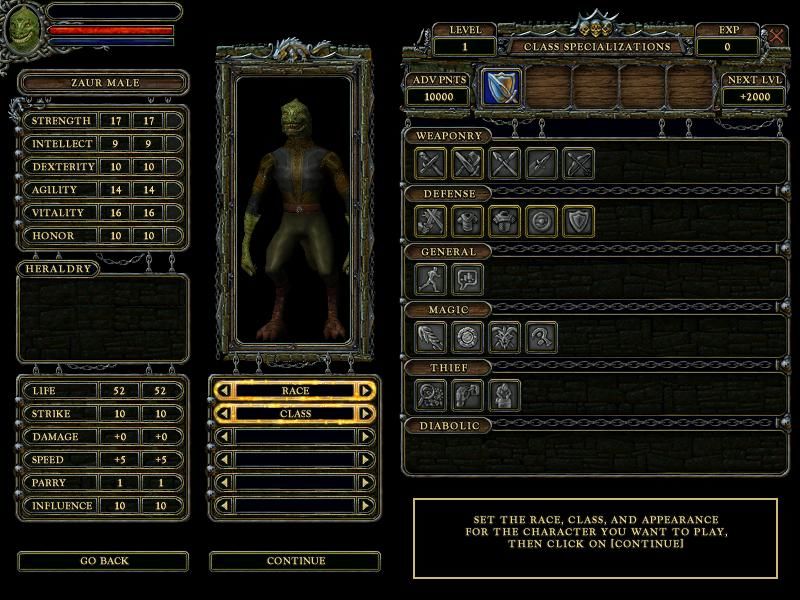
Task: Pick the bow weaponry skill icon
Action: click(x=579, y=163)
